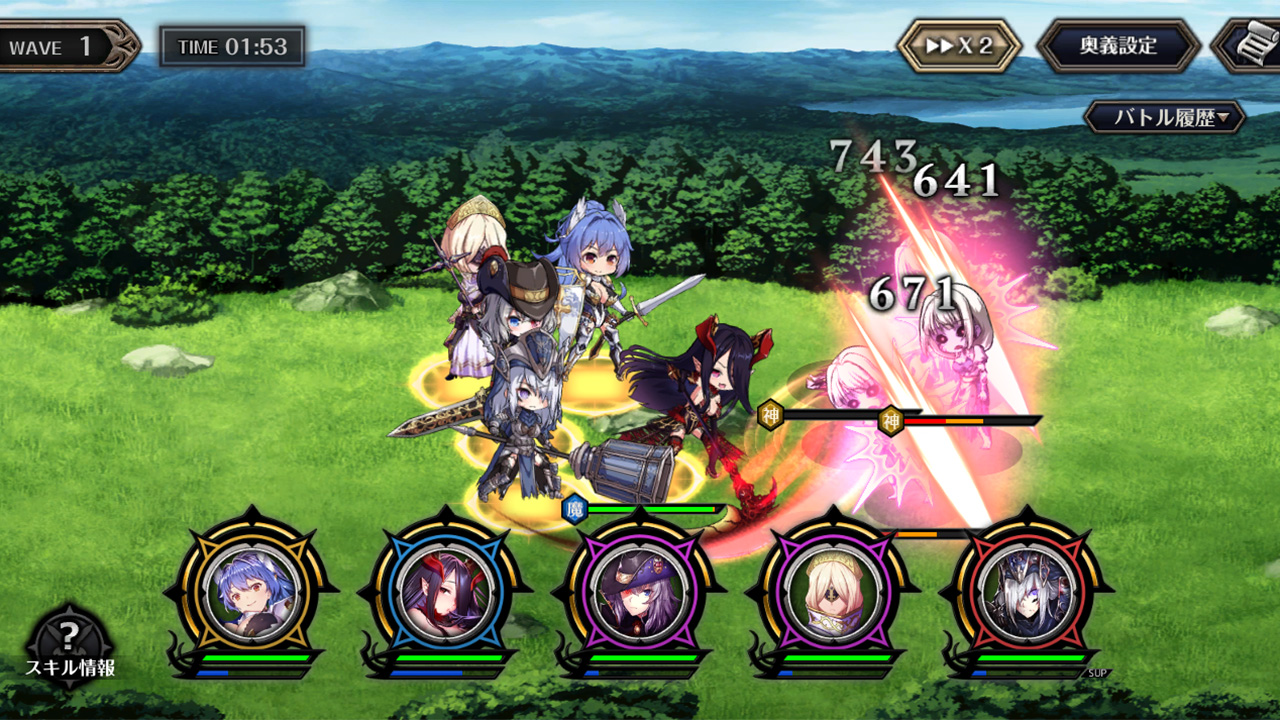Select the blue-haired knight portrait
This screenshot has height=720, width=1280.
[250, 590]
